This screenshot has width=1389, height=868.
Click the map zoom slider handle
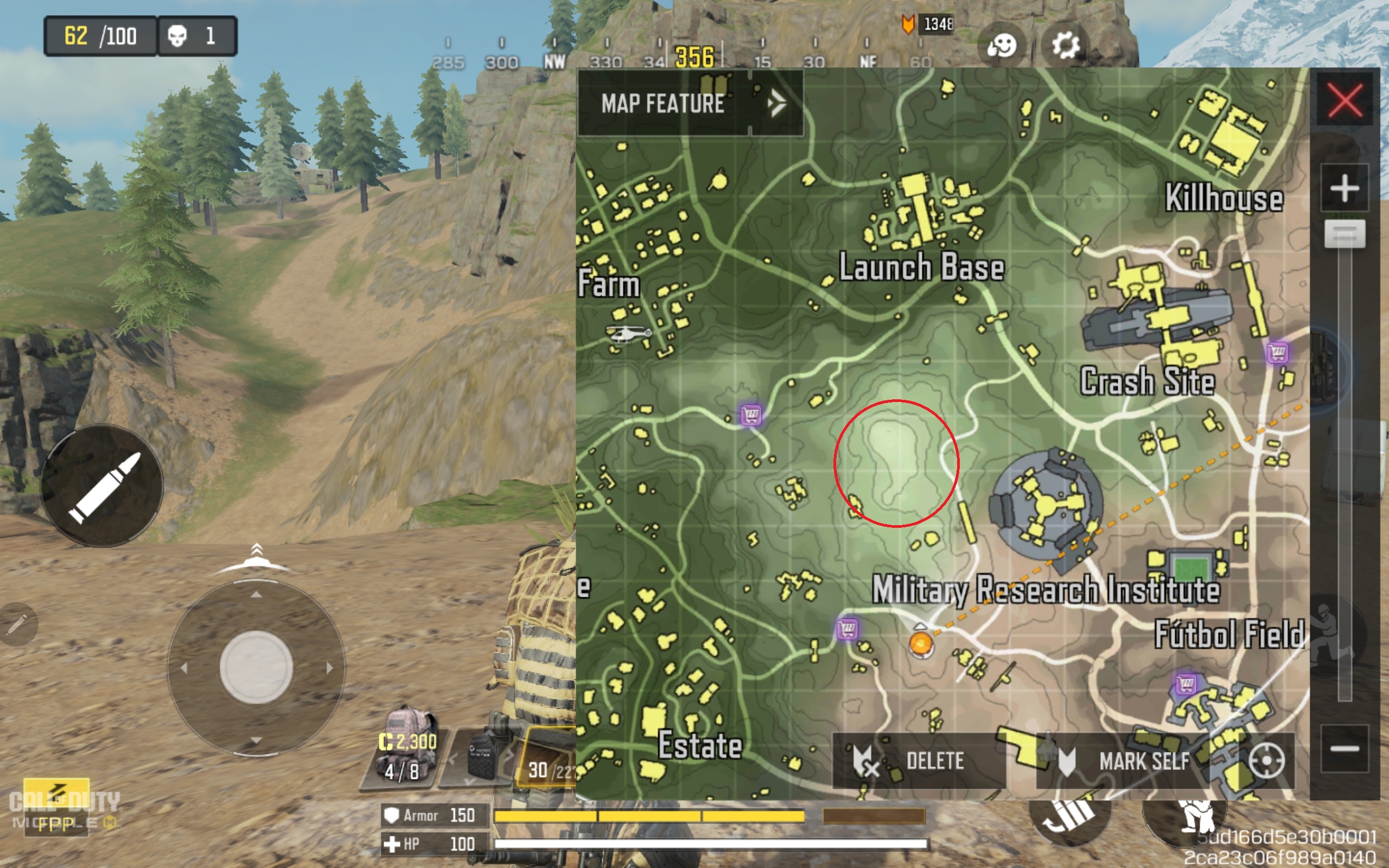(x=1344, y=234)
